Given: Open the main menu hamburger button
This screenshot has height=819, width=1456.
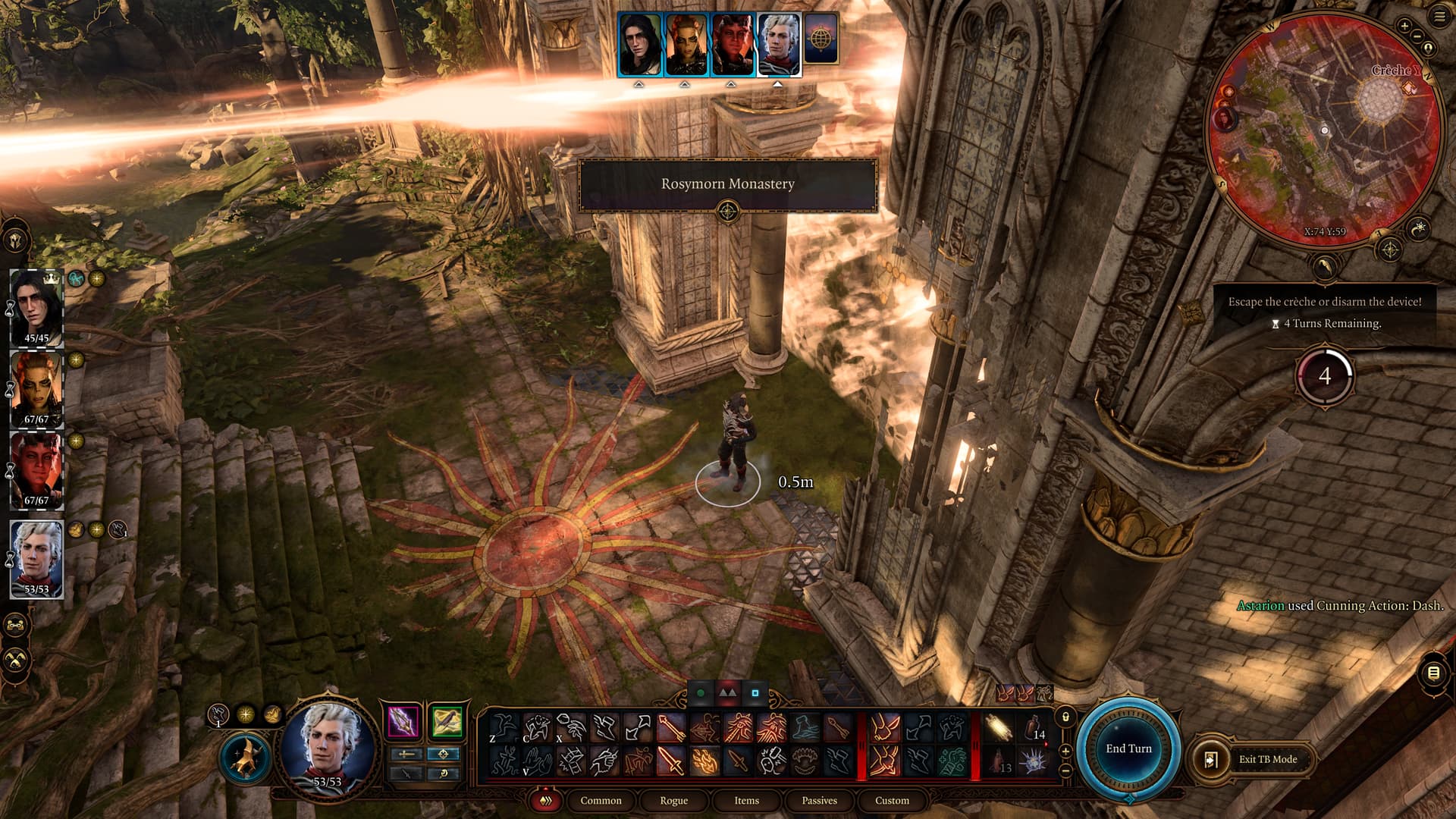Looking at the screenshot, I should point(1439,17).
